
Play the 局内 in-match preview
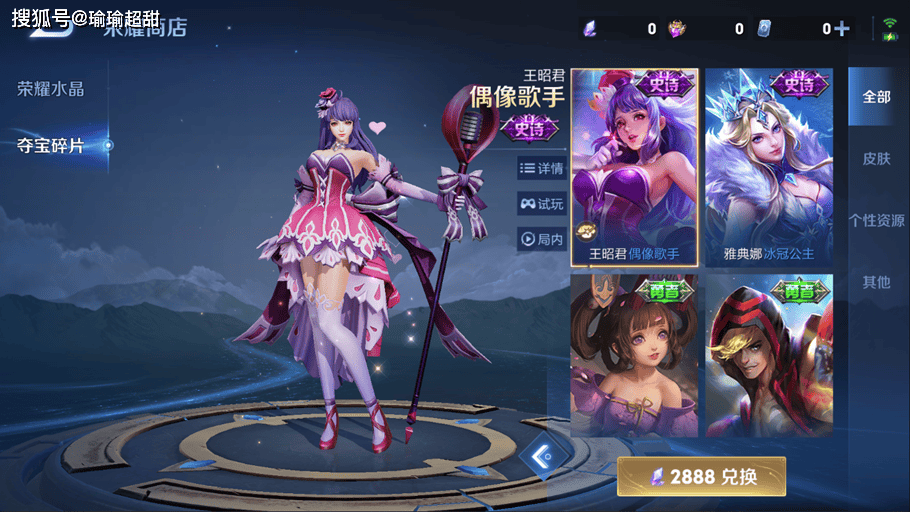(542, 239)
